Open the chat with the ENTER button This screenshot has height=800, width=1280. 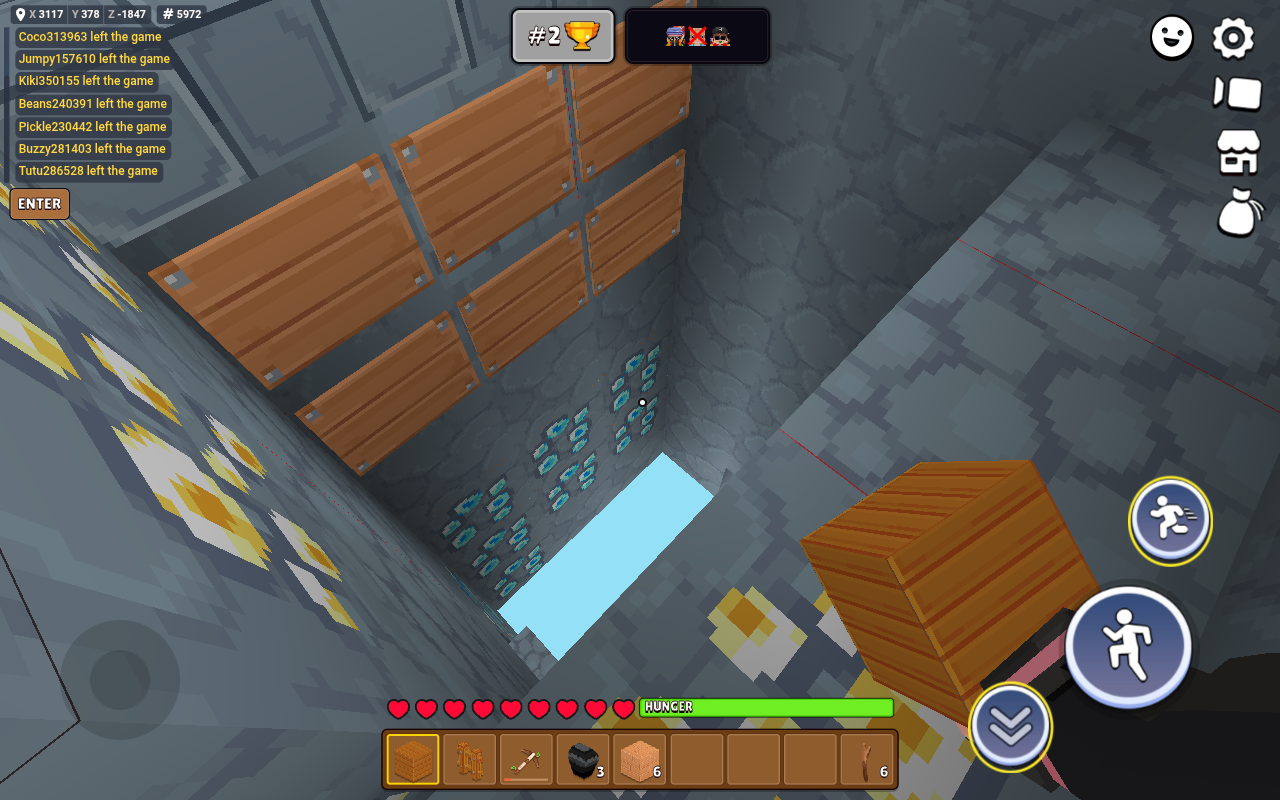tap(40, 204)
